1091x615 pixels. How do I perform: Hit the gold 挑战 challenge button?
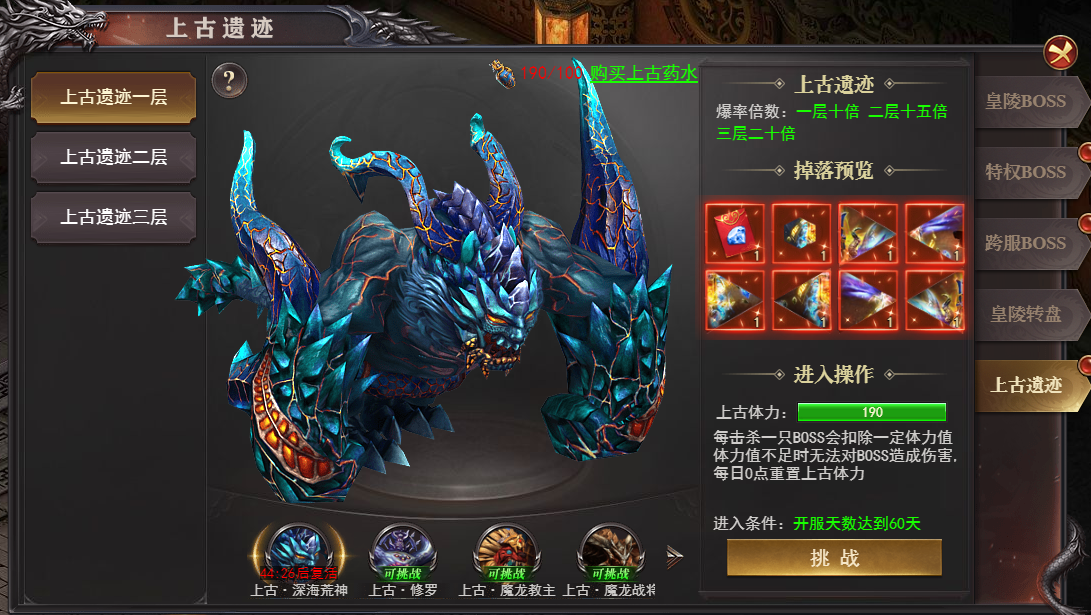834,558
